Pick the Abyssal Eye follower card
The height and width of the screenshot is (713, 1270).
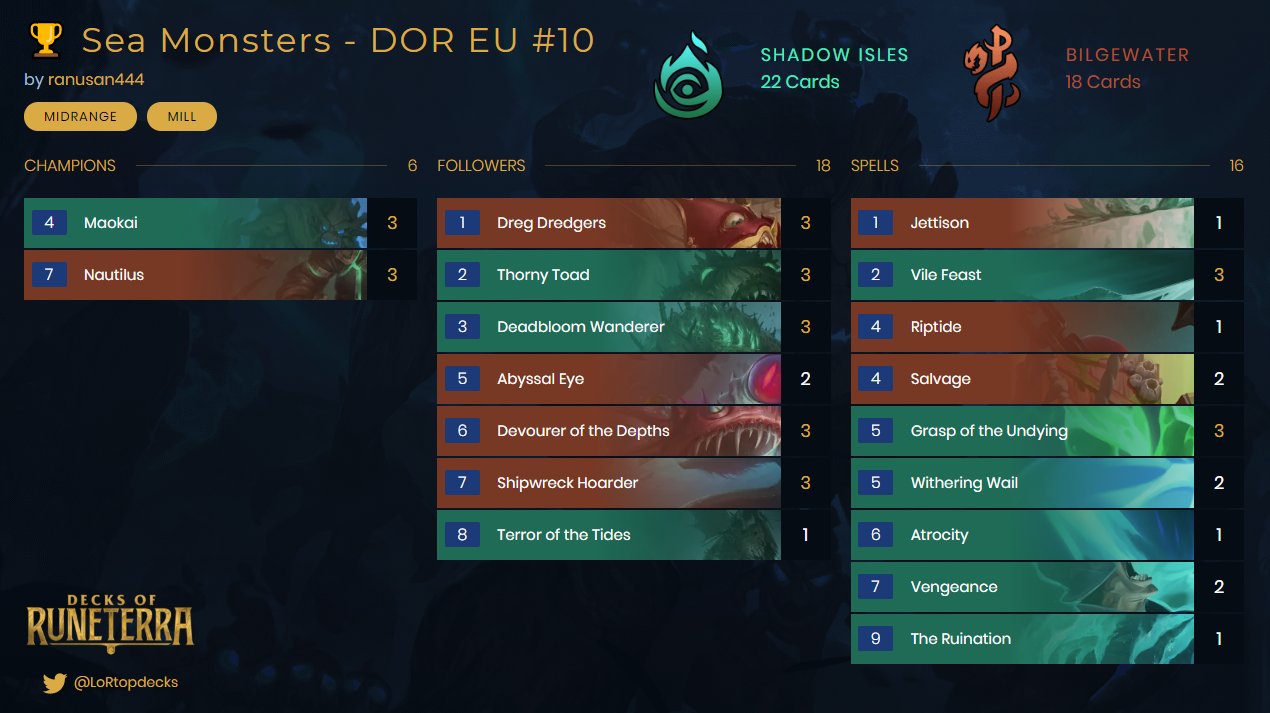(x=608, y=379)
